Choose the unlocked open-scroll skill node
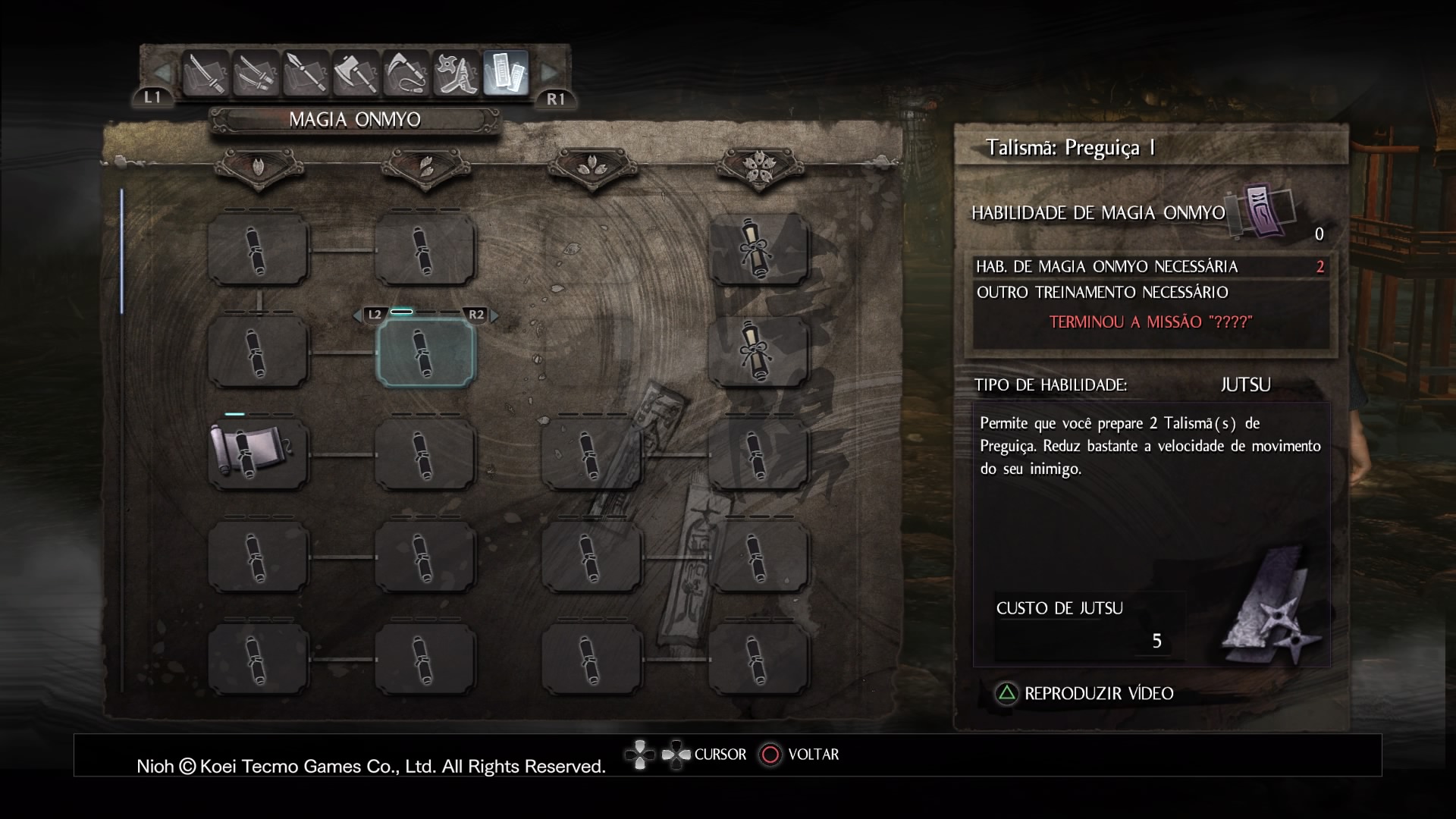This screenshot has height=819, width=1456. 258,454
